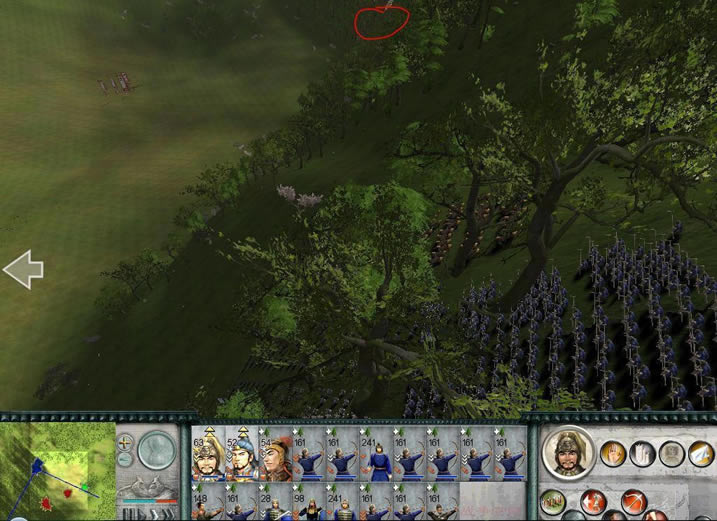The height and width of the screenshot is (521, 717).
Task: Zoom in the minimap with plus button
Action: pyautogui.click(x=125, y=441)
